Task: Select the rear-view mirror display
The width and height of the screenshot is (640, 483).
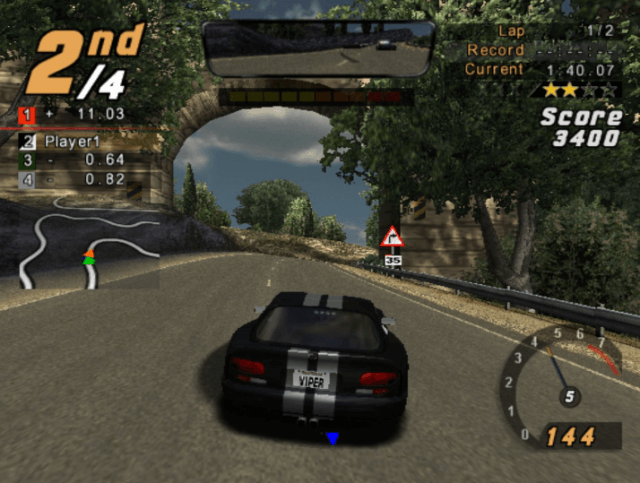Action: point(318,48)
